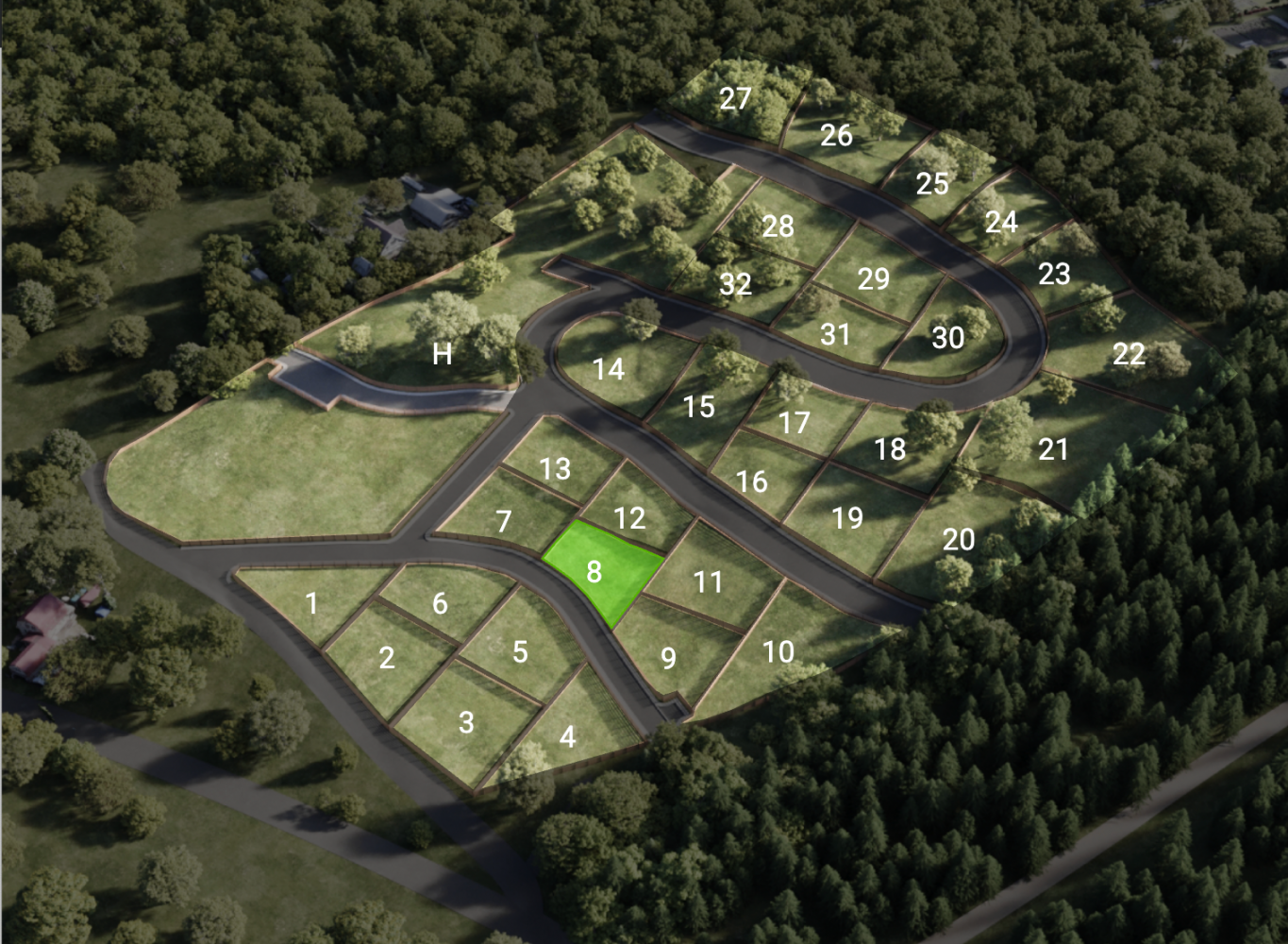Select lot 13 parcel
Viewport: 1288px width, 944px height.
point(556,468)
